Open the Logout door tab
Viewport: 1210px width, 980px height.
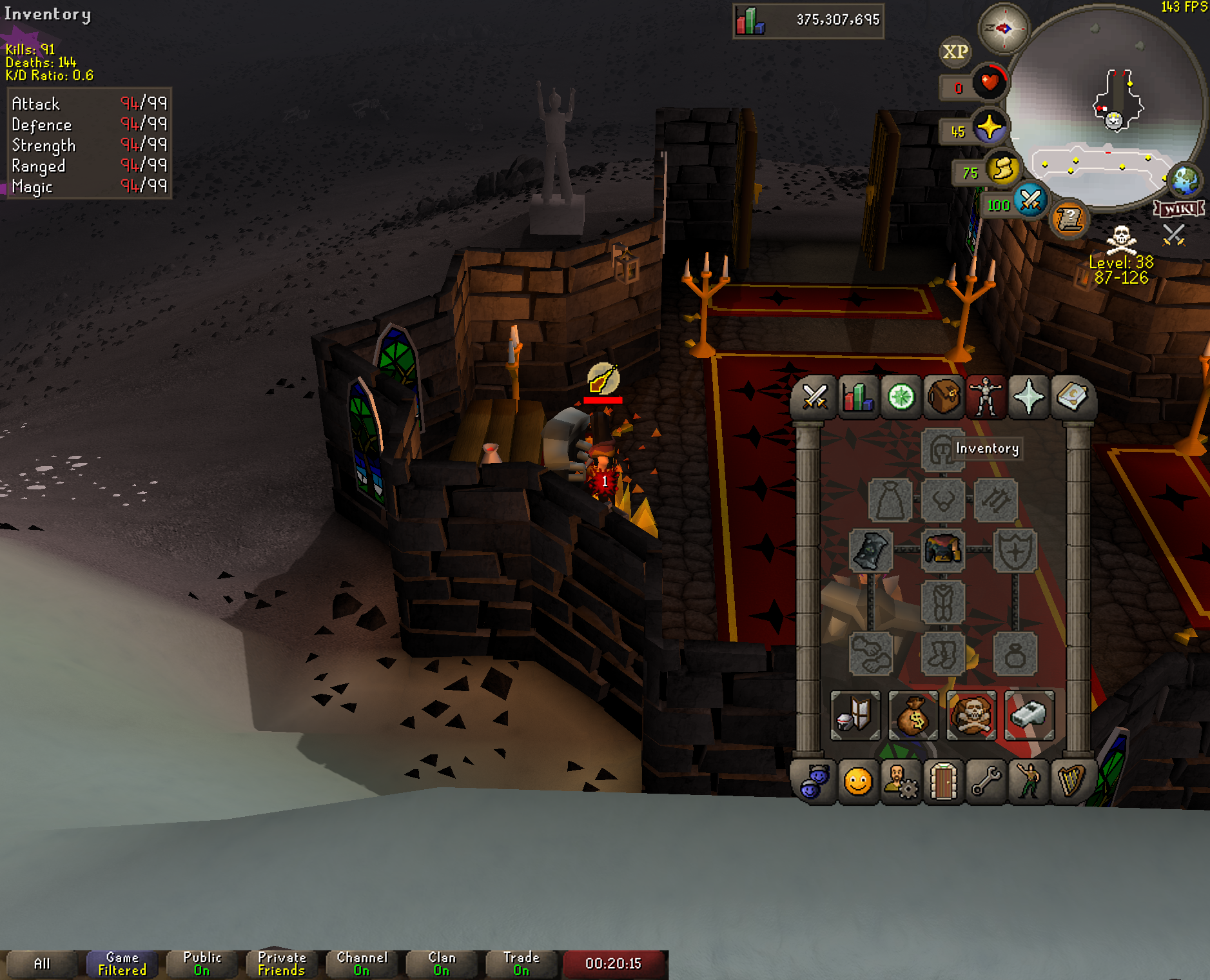943,782
